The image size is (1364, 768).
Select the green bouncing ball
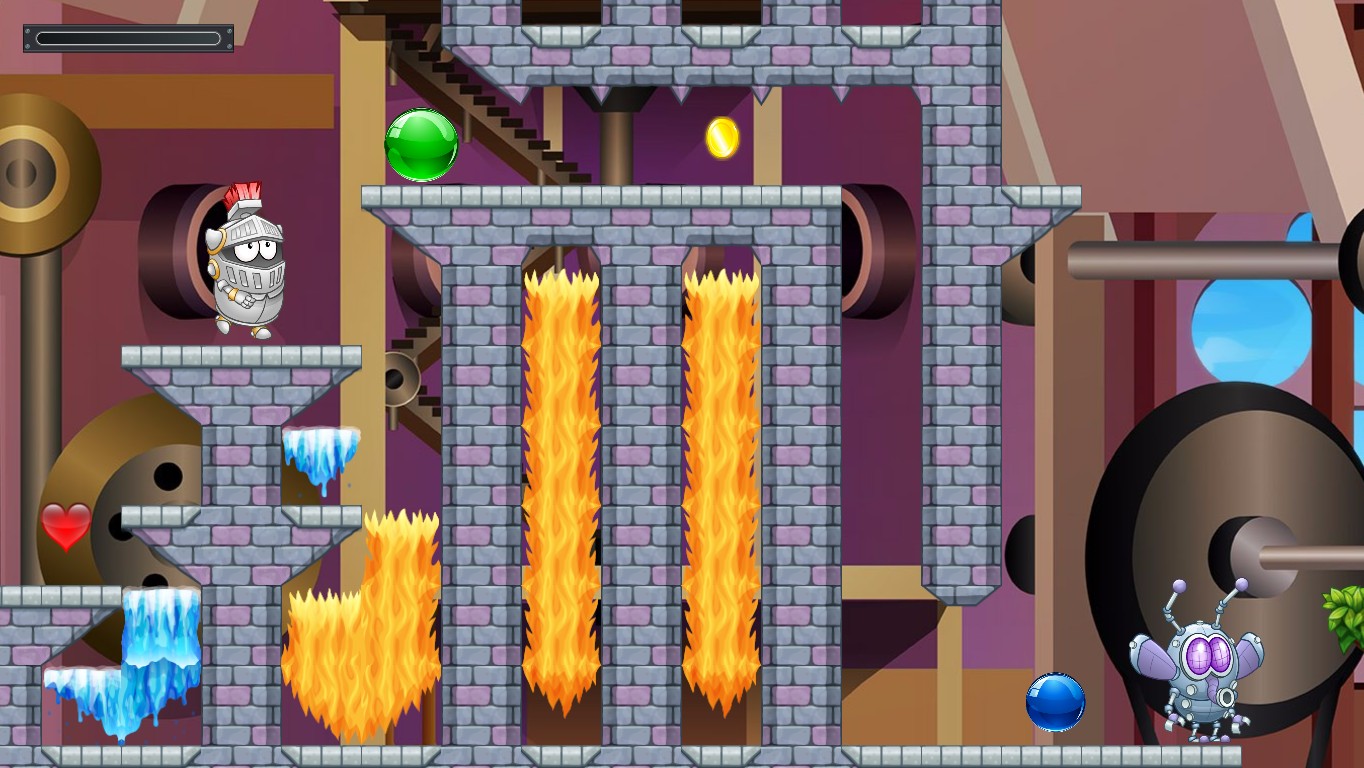tap(420, 145)
